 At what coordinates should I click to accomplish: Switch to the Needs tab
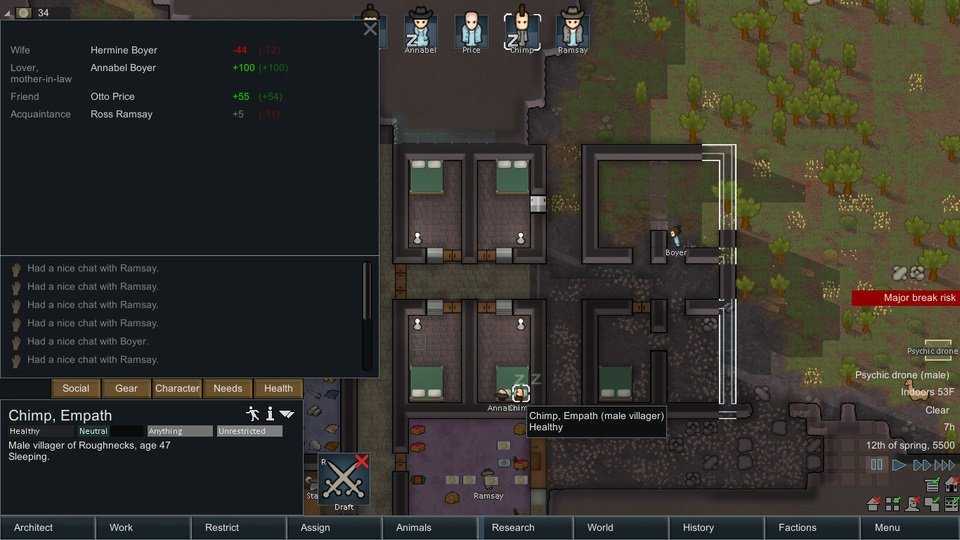(x=228, y=388)
